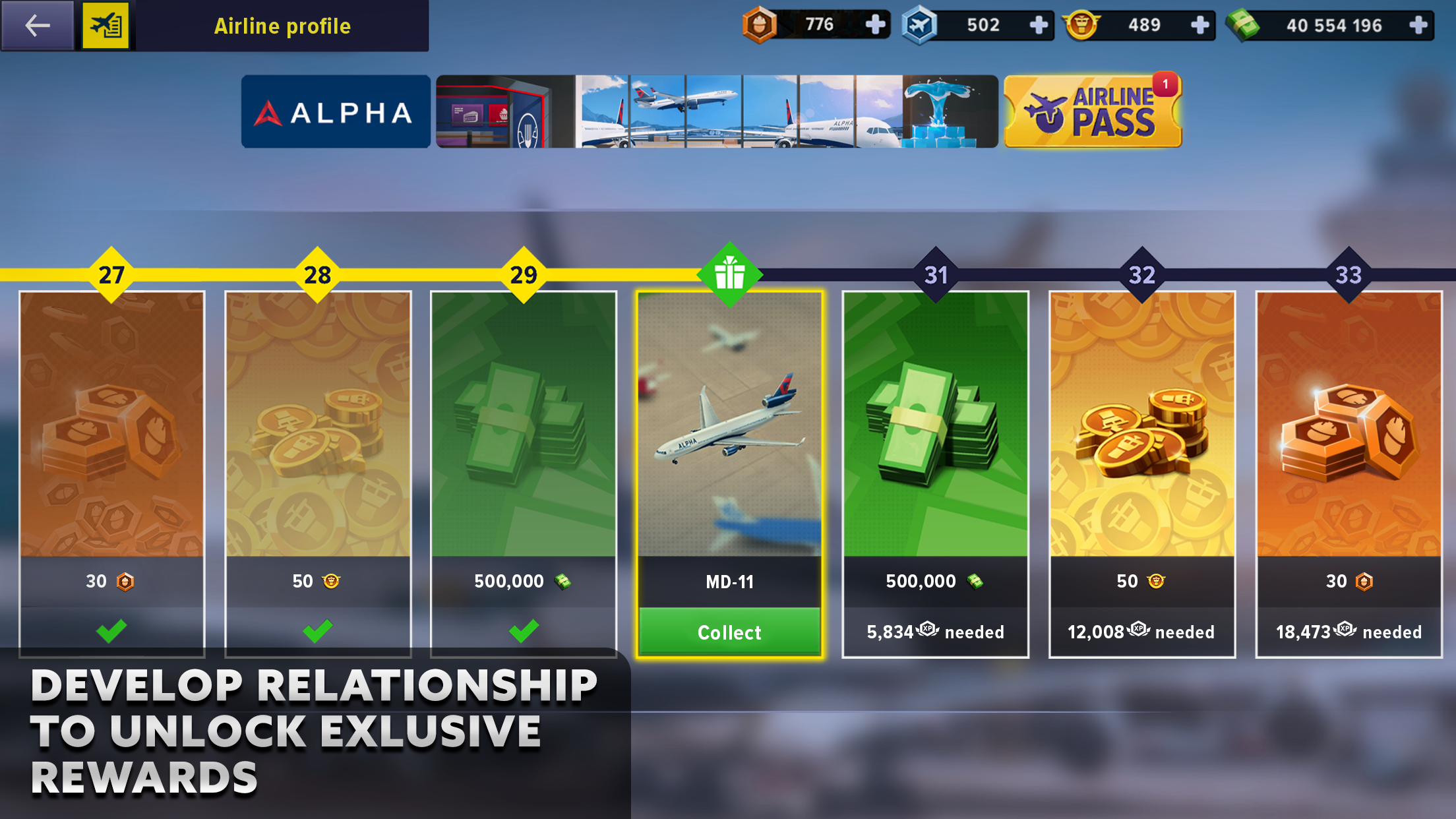Click the XP icon in the 5,834 needed label
Image resolution: width=1456 pixels, height=819 pixels.
tap(927, 632)
